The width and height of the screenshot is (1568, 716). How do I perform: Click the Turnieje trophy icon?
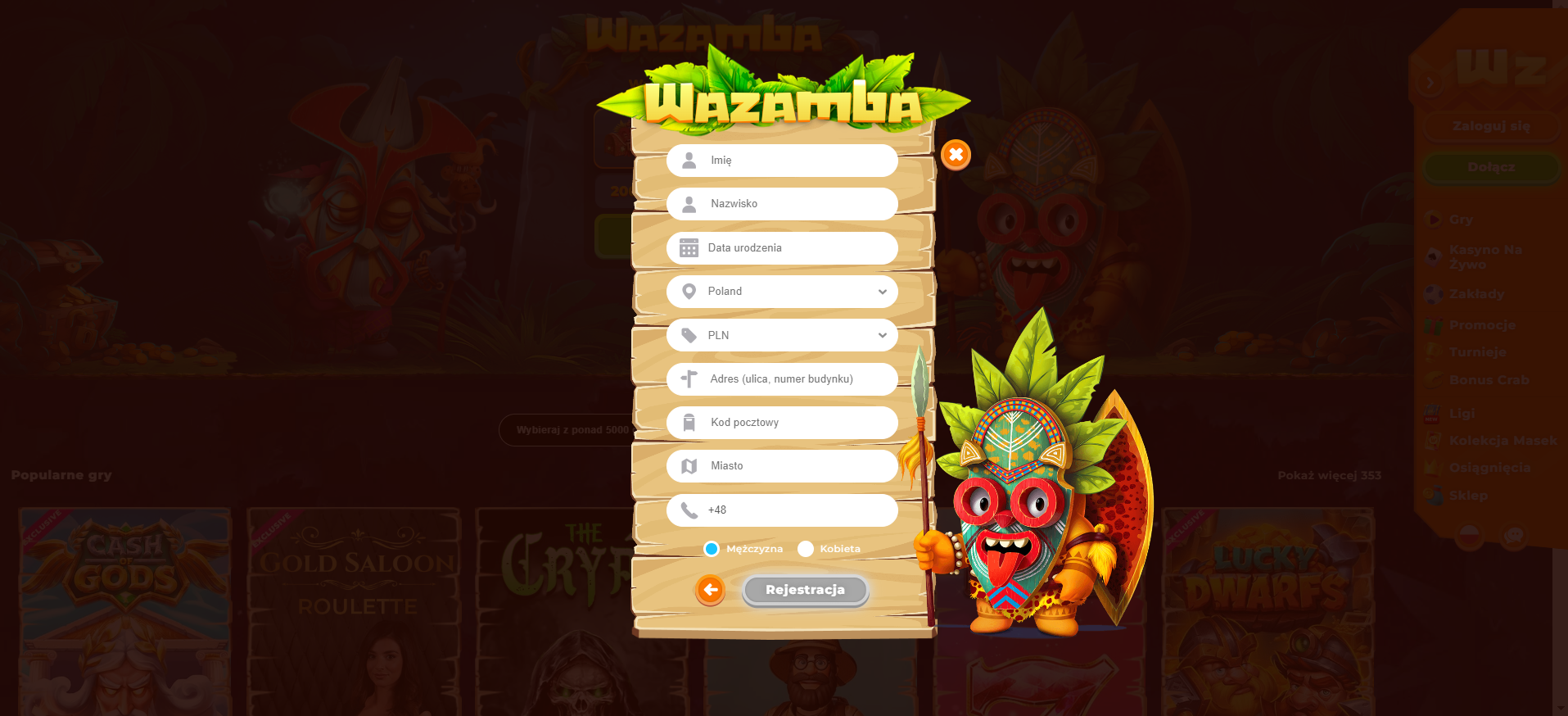[x=1433, y=351]
